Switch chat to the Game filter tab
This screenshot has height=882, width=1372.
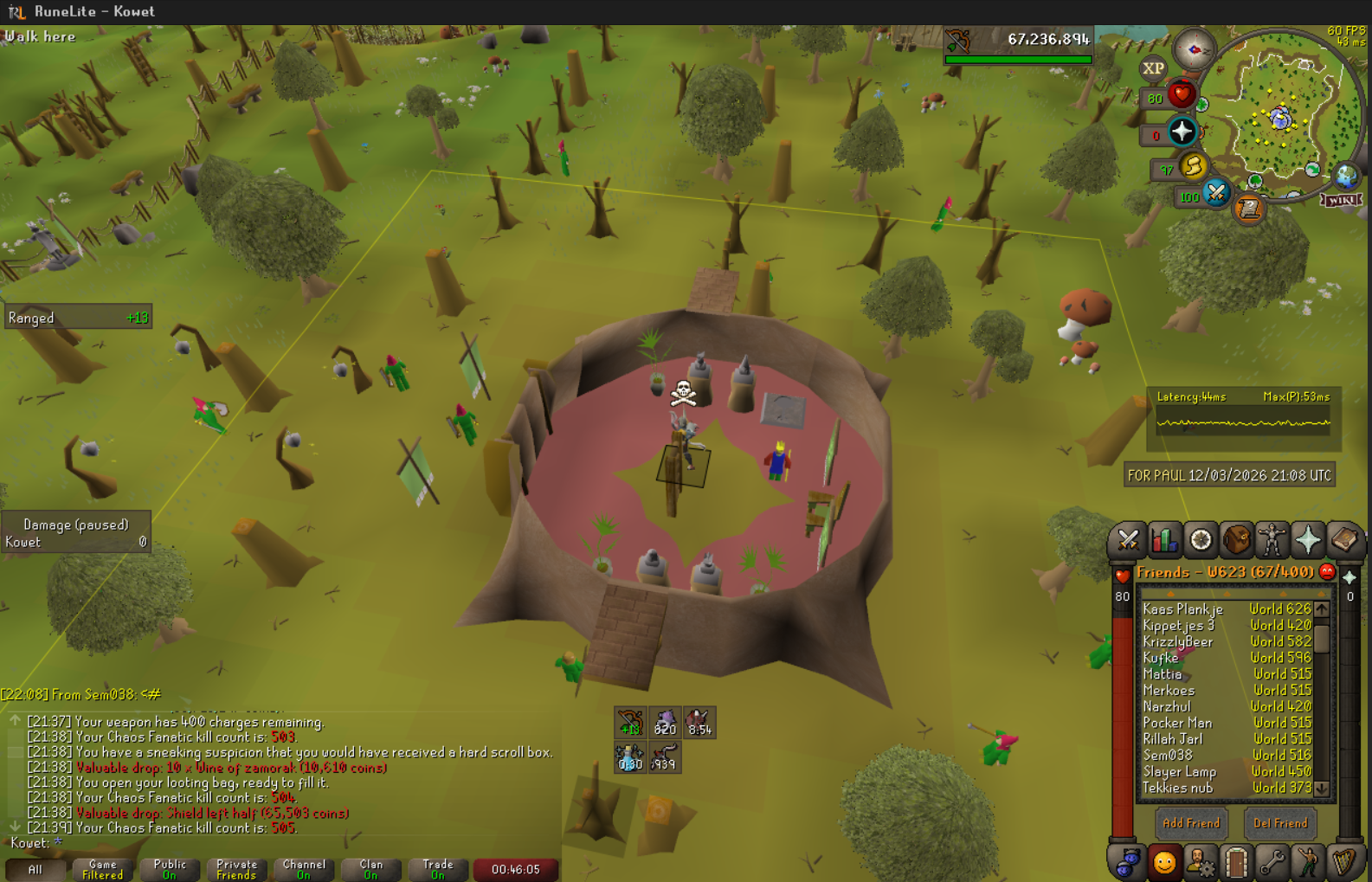point(102,869)
